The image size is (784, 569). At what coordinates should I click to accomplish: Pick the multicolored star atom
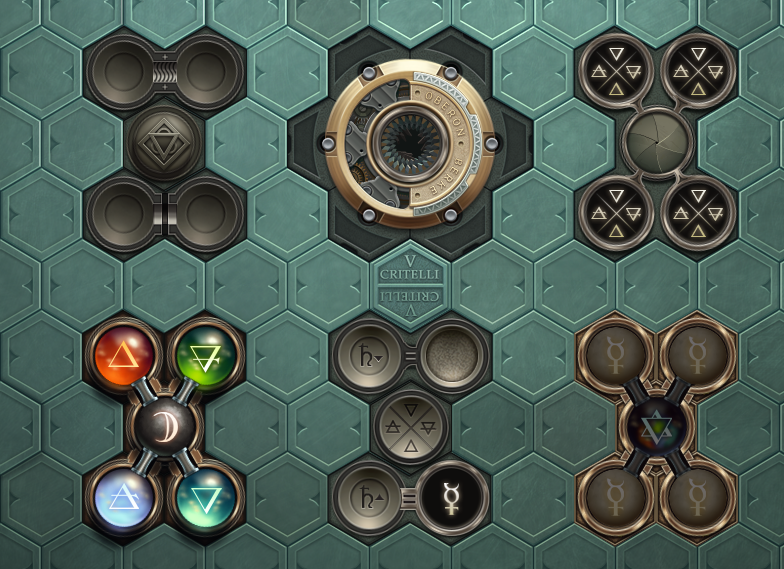(x=657, y=425)
